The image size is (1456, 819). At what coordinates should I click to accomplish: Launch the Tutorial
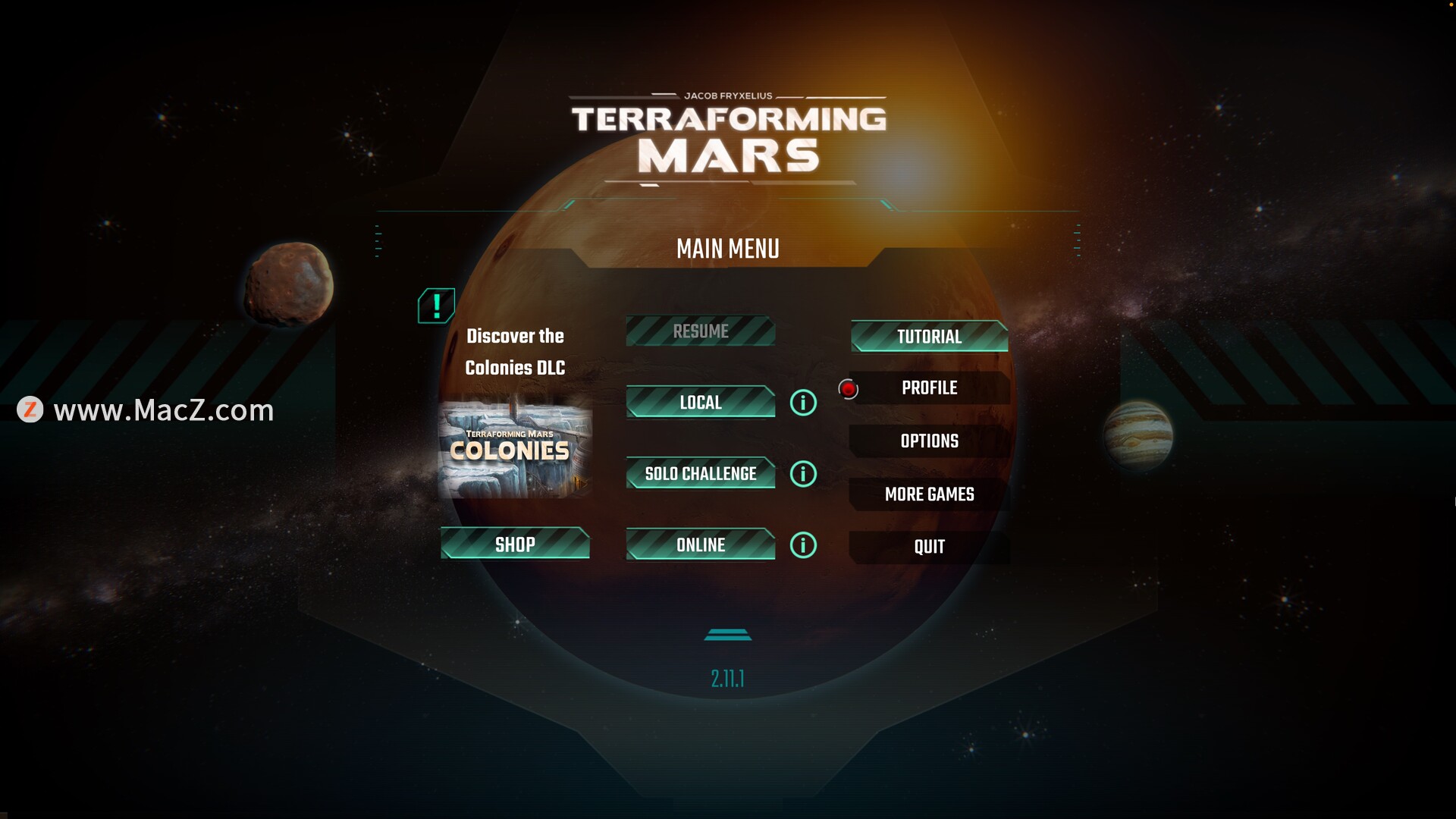coord(929,337)
